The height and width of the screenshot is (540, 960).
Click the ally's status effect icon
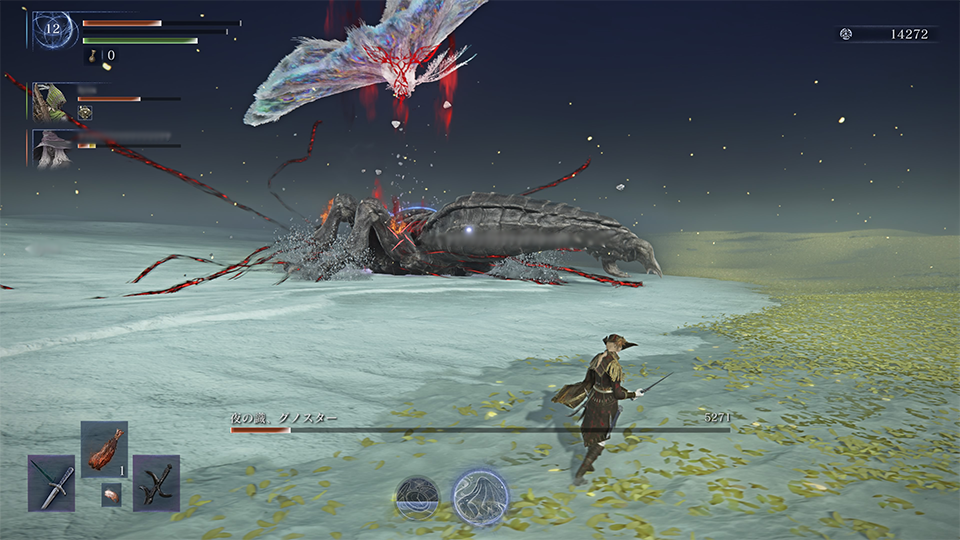click(x=86, y=113)
